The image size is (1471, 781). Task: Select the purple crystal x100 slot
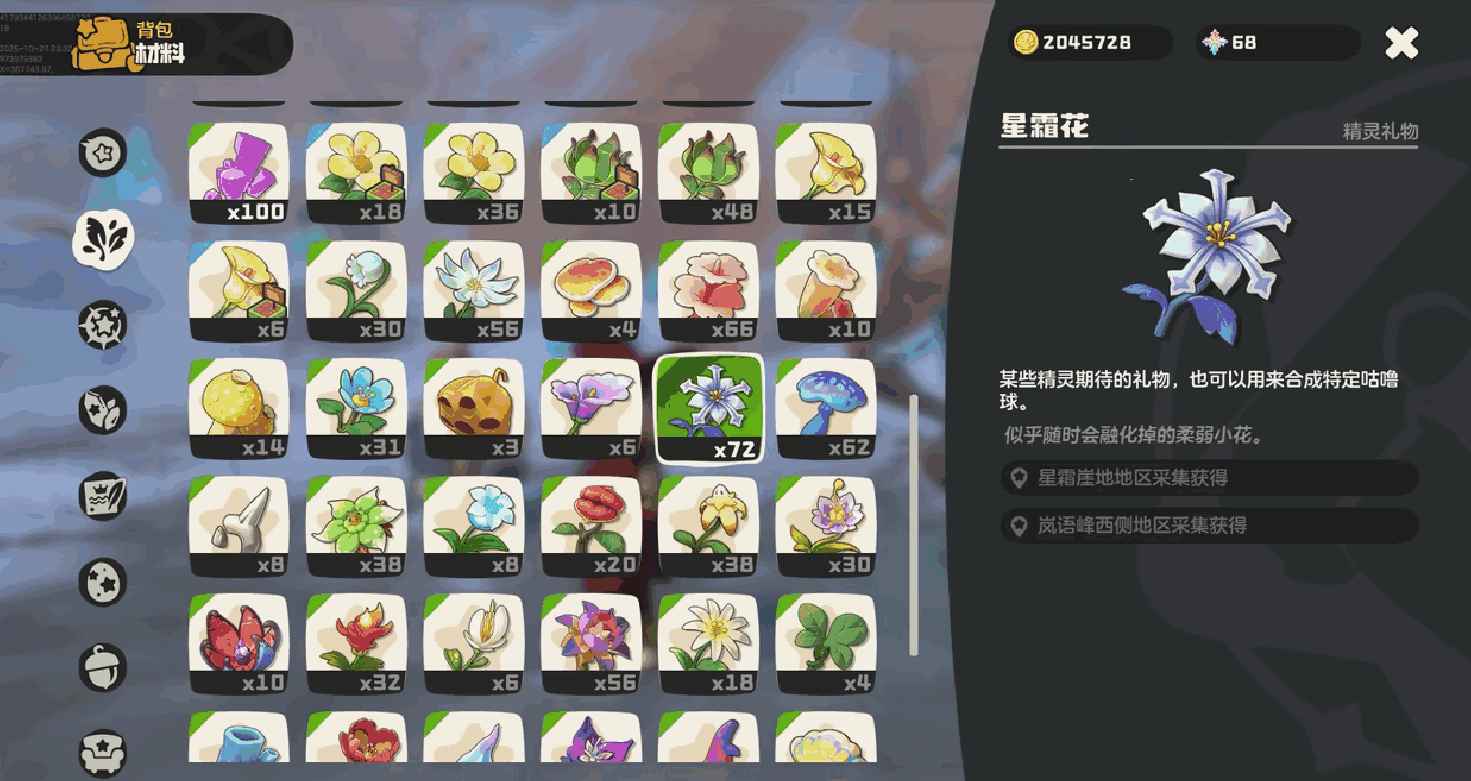pos(238,173)
